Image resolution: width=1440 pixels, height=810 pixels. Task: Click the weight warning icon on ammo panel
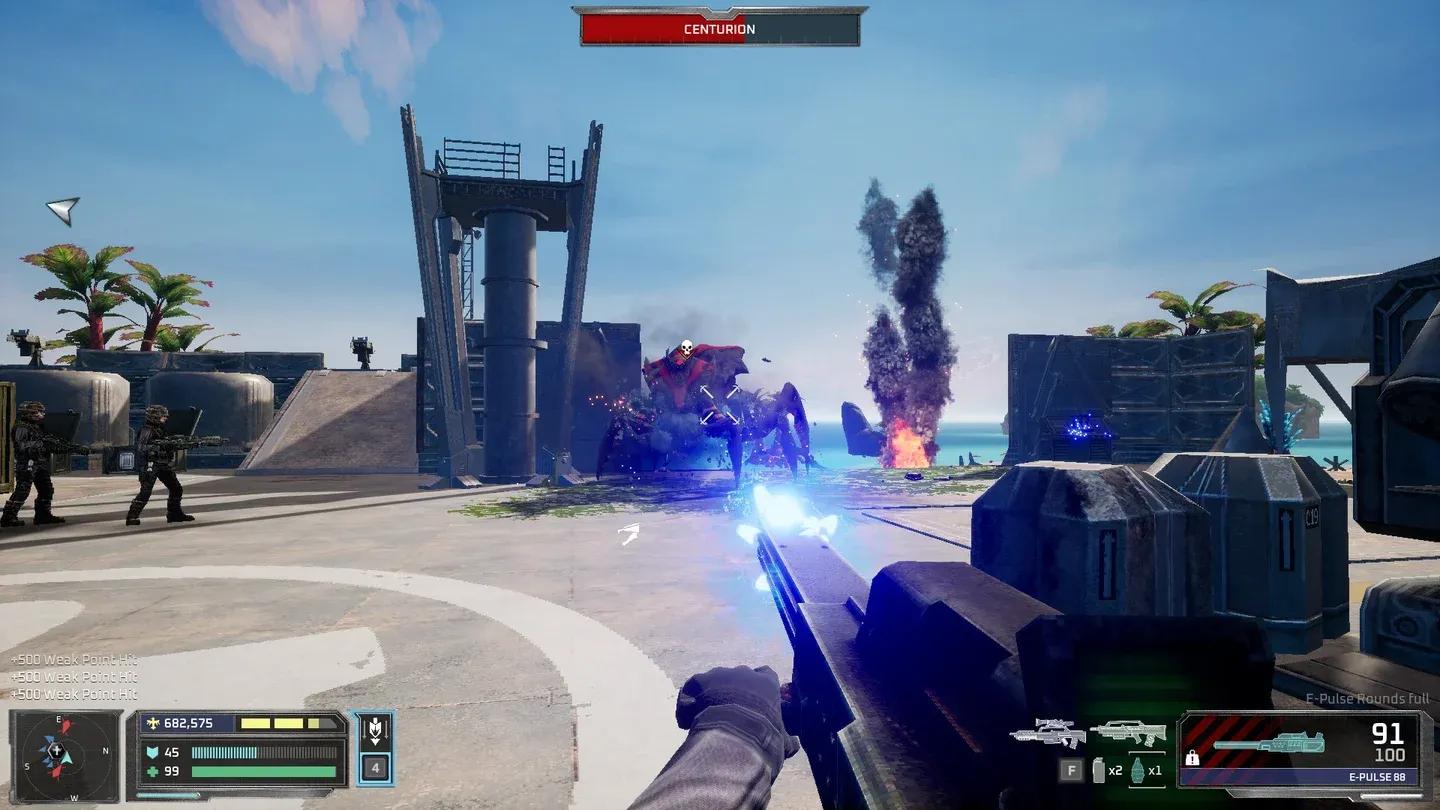tap(1192, 759)
